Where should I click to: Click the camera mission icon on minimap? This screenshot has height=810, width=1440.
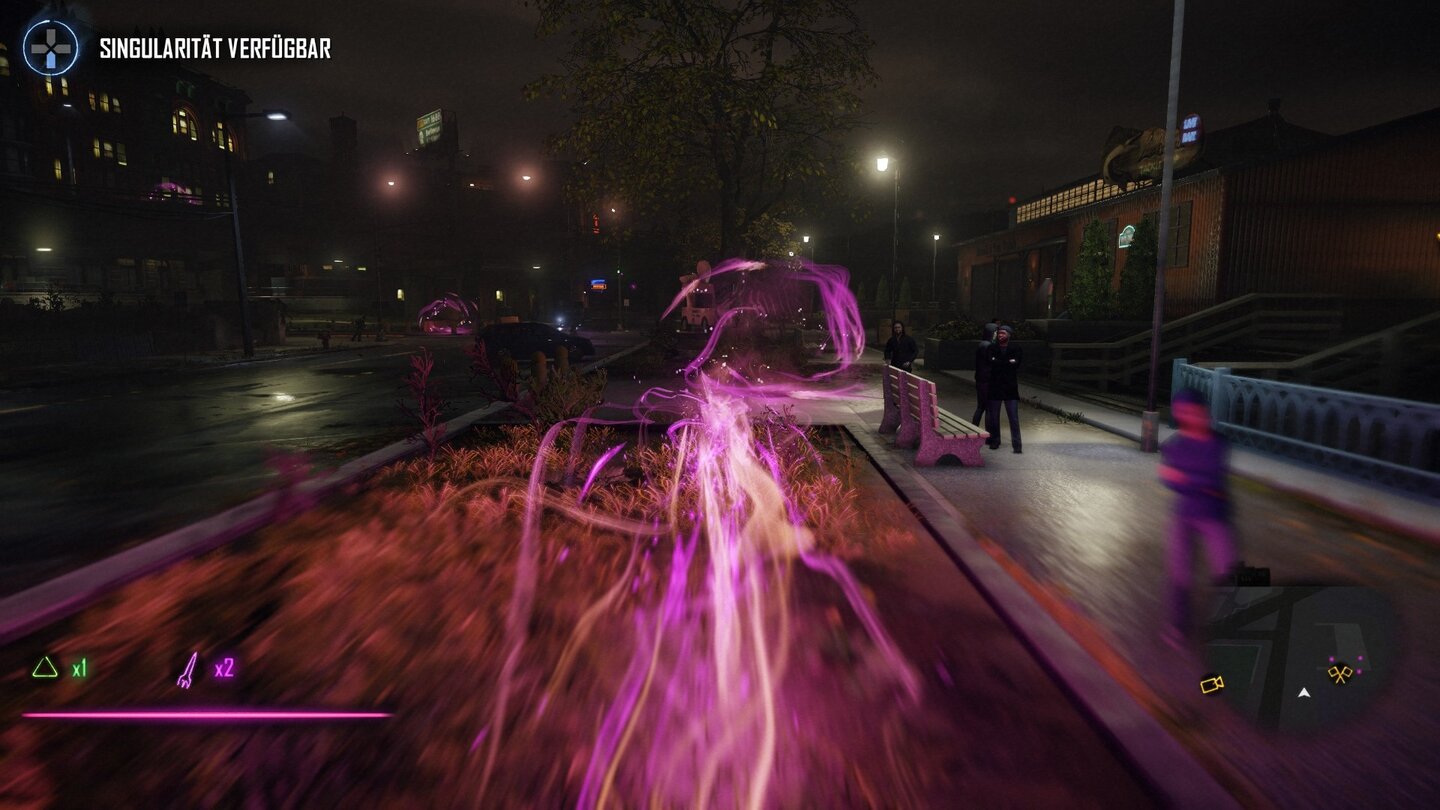point(1211,685)
